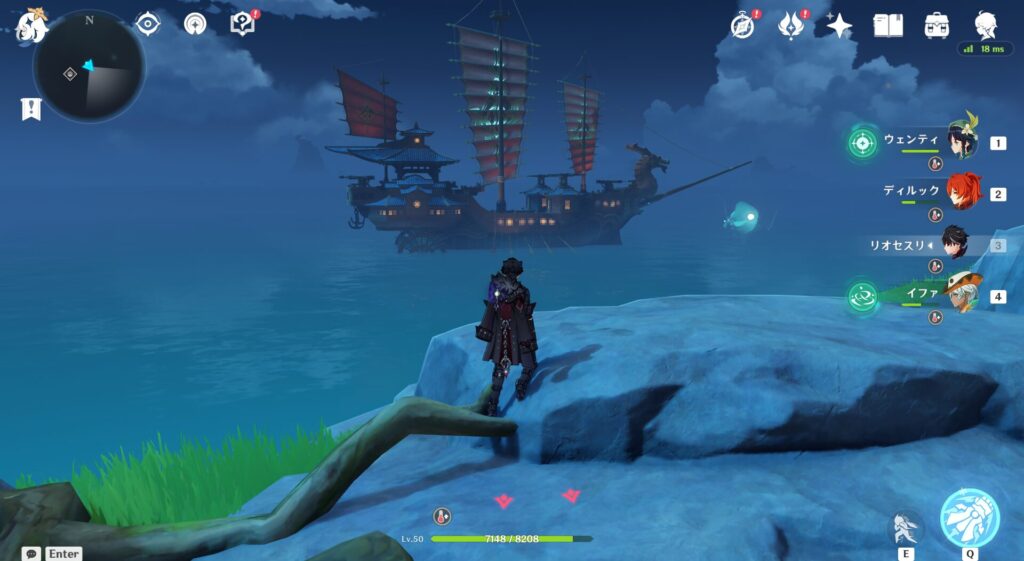Image resolution: width=1024 pixels, height=561 pixels.
Task: Switch to party member ディルック
Action: coord(962,191)
